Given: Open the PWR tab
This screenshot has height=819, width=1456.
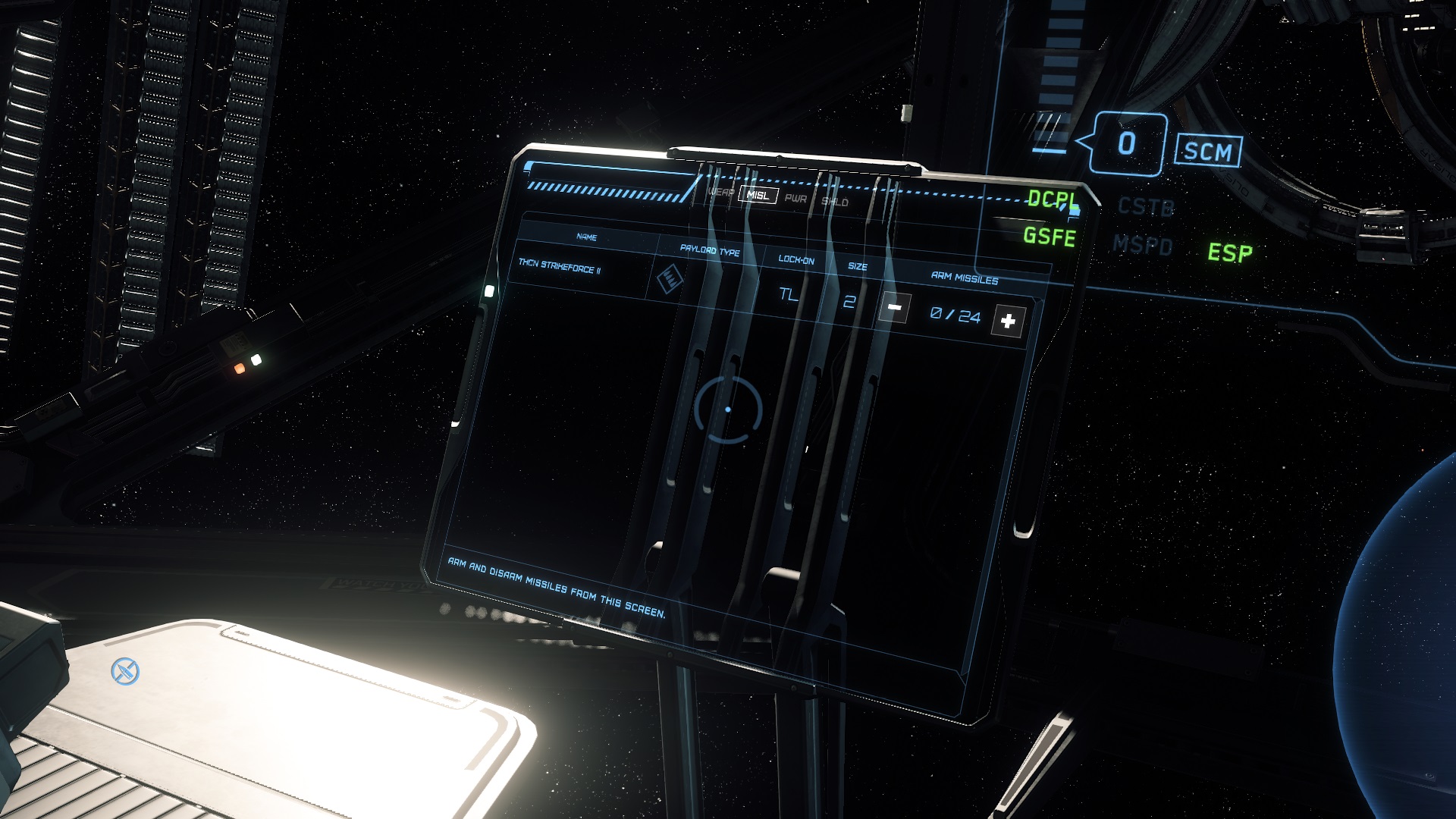Looking at the screenshot, I should [795, 199].
